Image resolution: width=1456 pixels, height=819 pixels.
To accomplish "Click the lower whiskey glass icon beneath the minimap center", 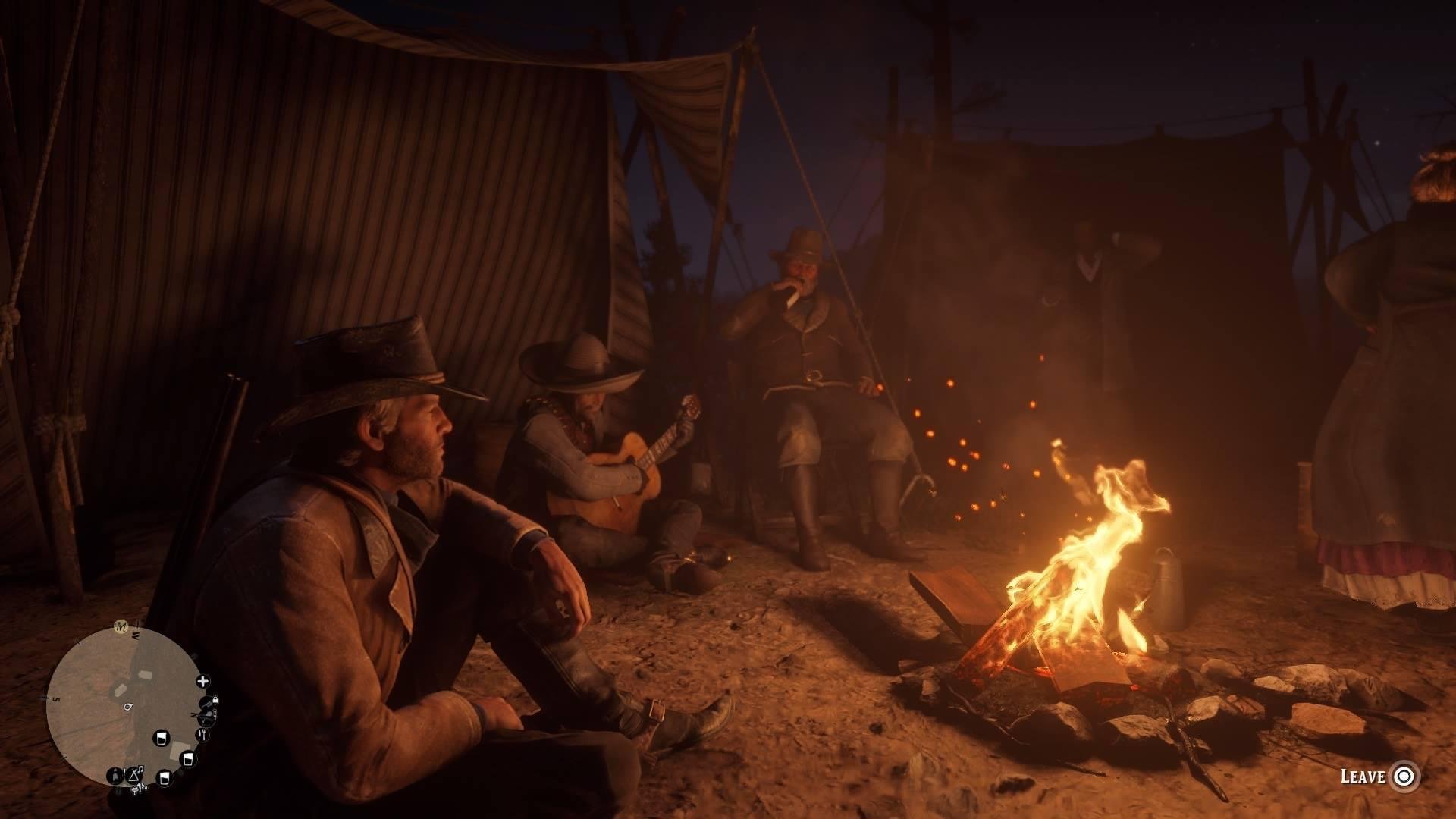I will coord(163,779).
